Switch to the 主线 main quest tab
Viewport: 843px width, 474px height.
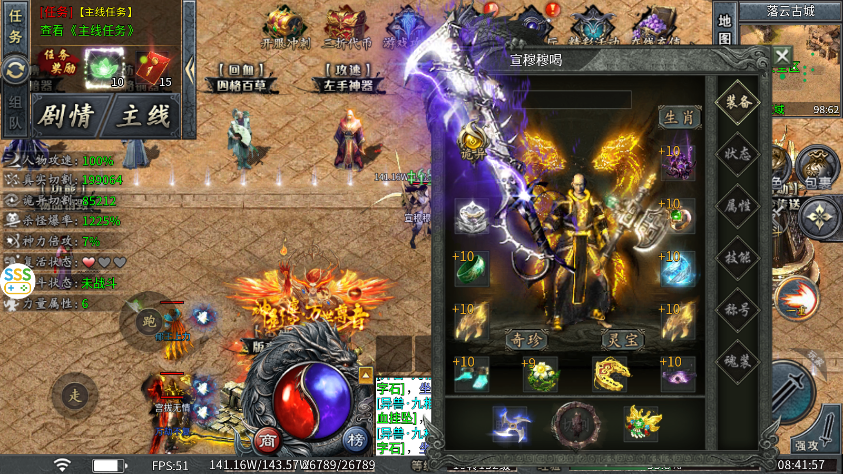pos(143,115)
